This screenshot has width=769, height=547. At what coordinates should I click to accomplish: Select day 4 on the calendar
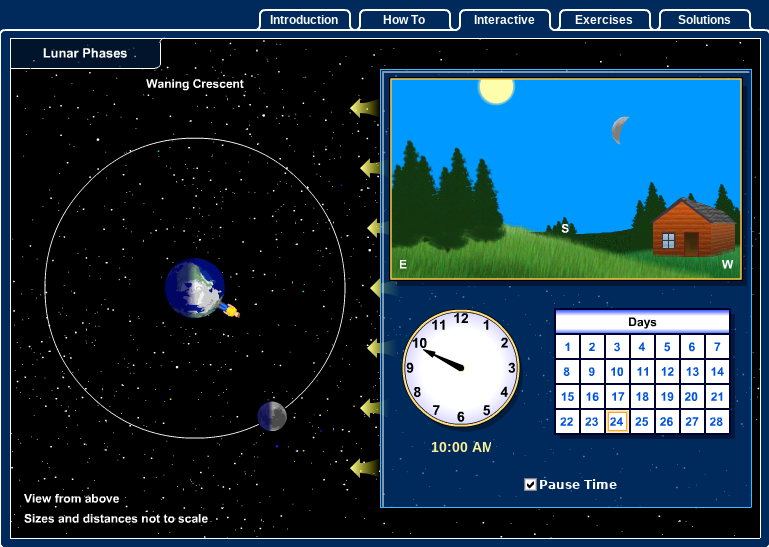tap(642, 347)
